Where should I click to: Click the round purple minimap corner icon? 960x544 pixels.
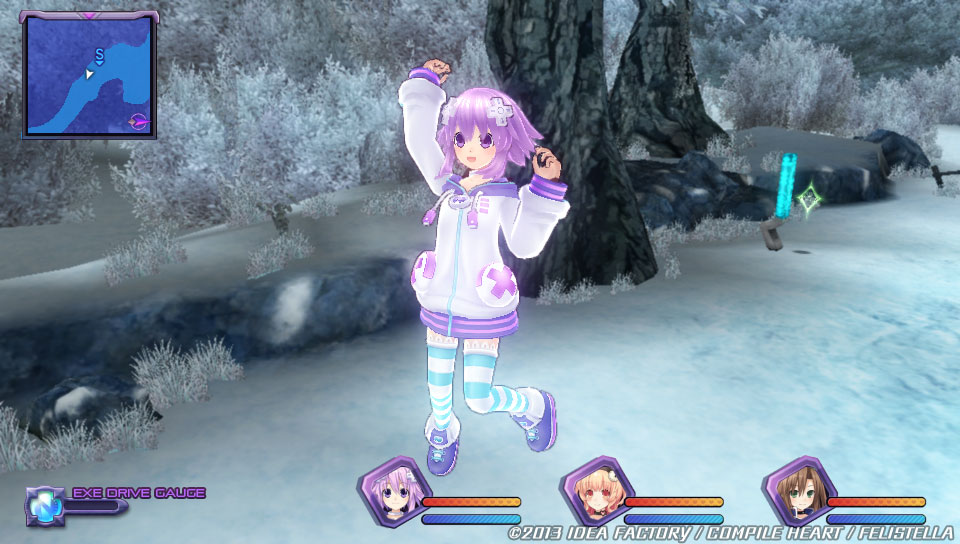[x=139, y=122]
